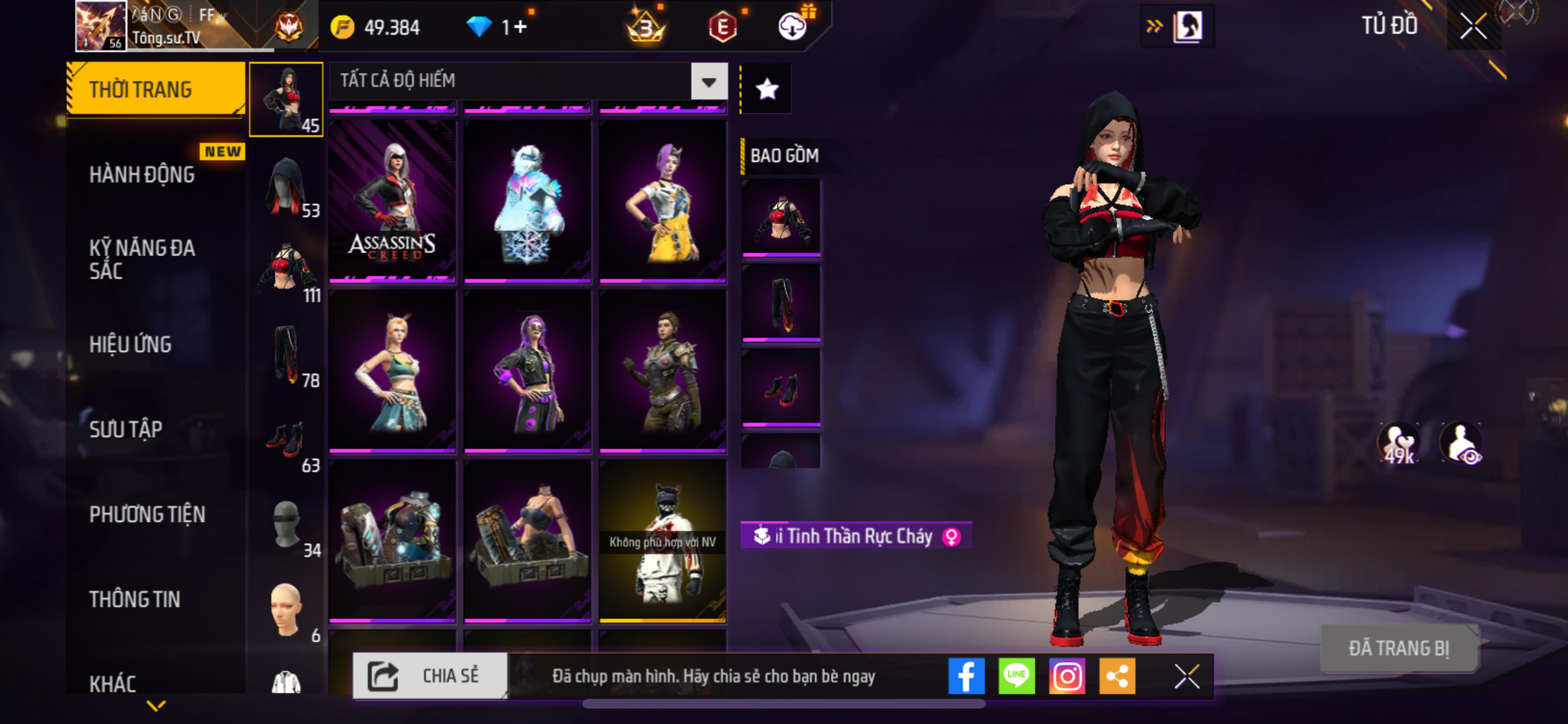Open the Phương Tiện vehicles tab
This screenshot has width=1568, height=724.
(147, 514)
